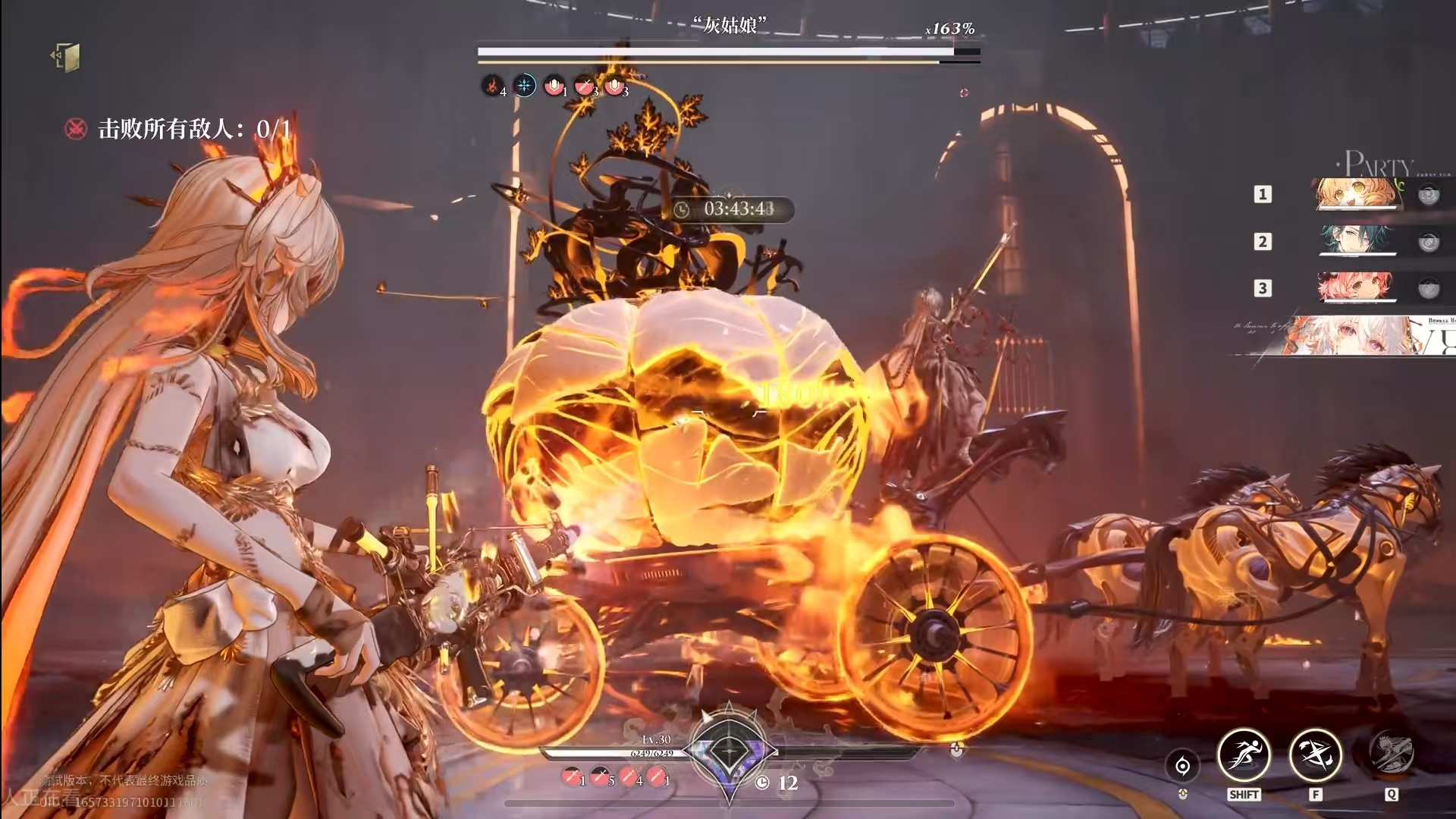This screenshot has width=1456, height=819.
Task: Activate the sprint dash skill icon
Action: 1244,755
